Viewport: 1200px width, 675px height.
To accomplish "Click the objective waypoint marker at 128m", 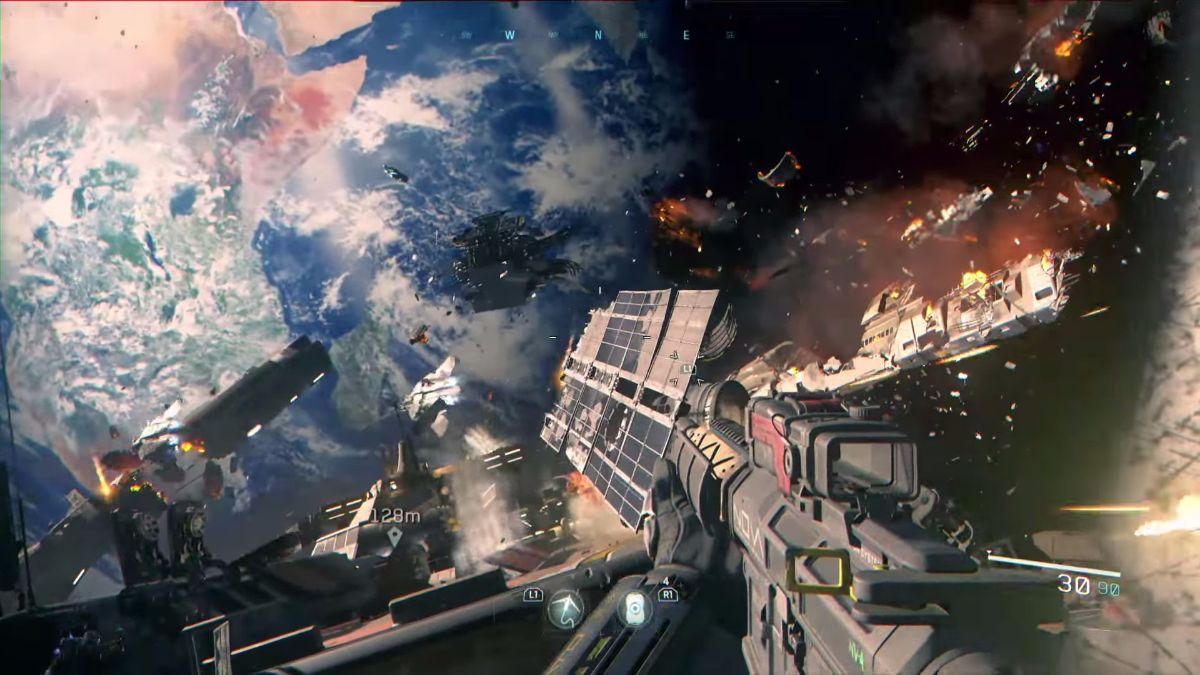I will point(394,536).
